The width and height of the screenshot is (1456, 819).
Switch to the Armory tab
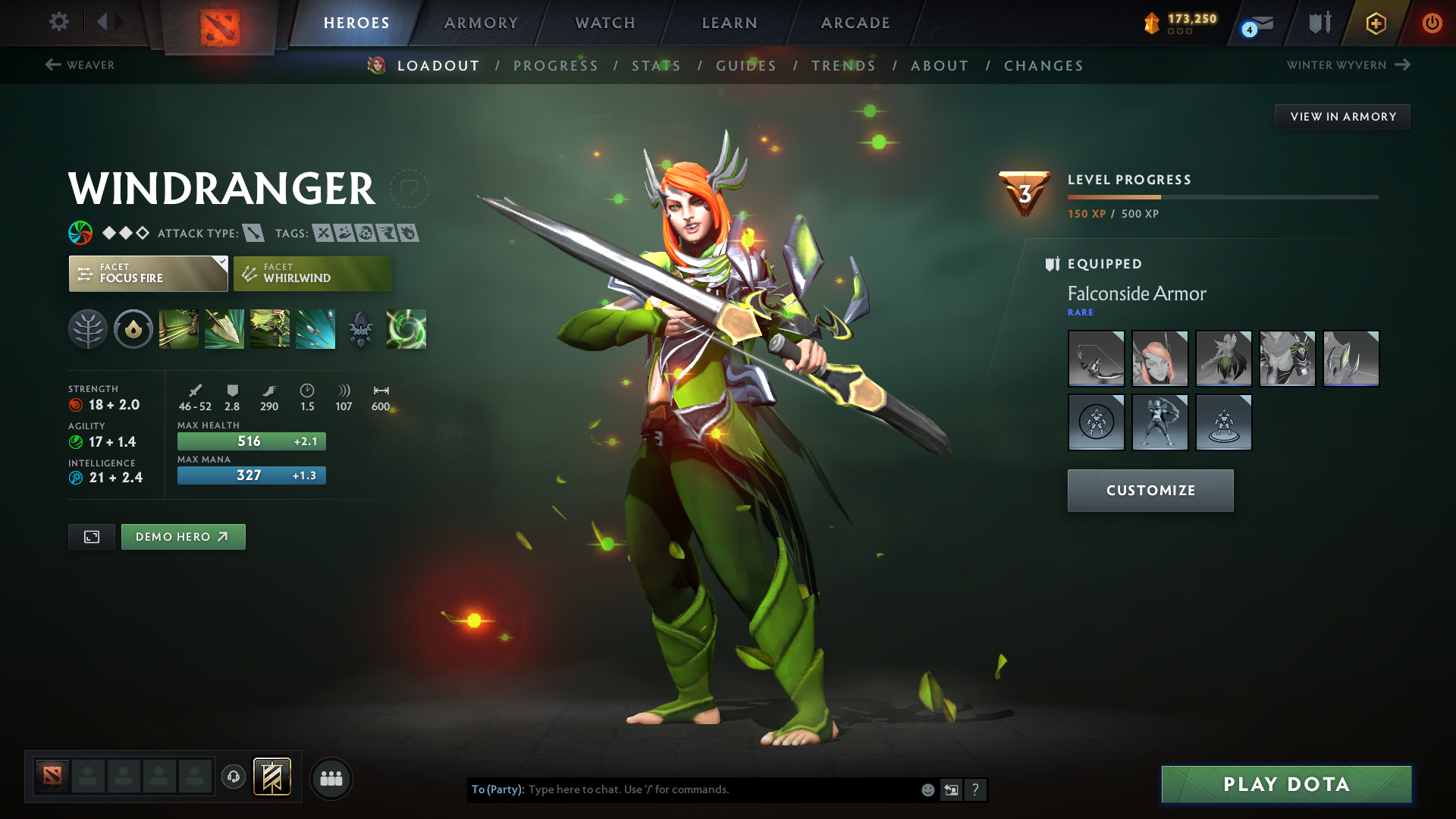coord(481,23)
